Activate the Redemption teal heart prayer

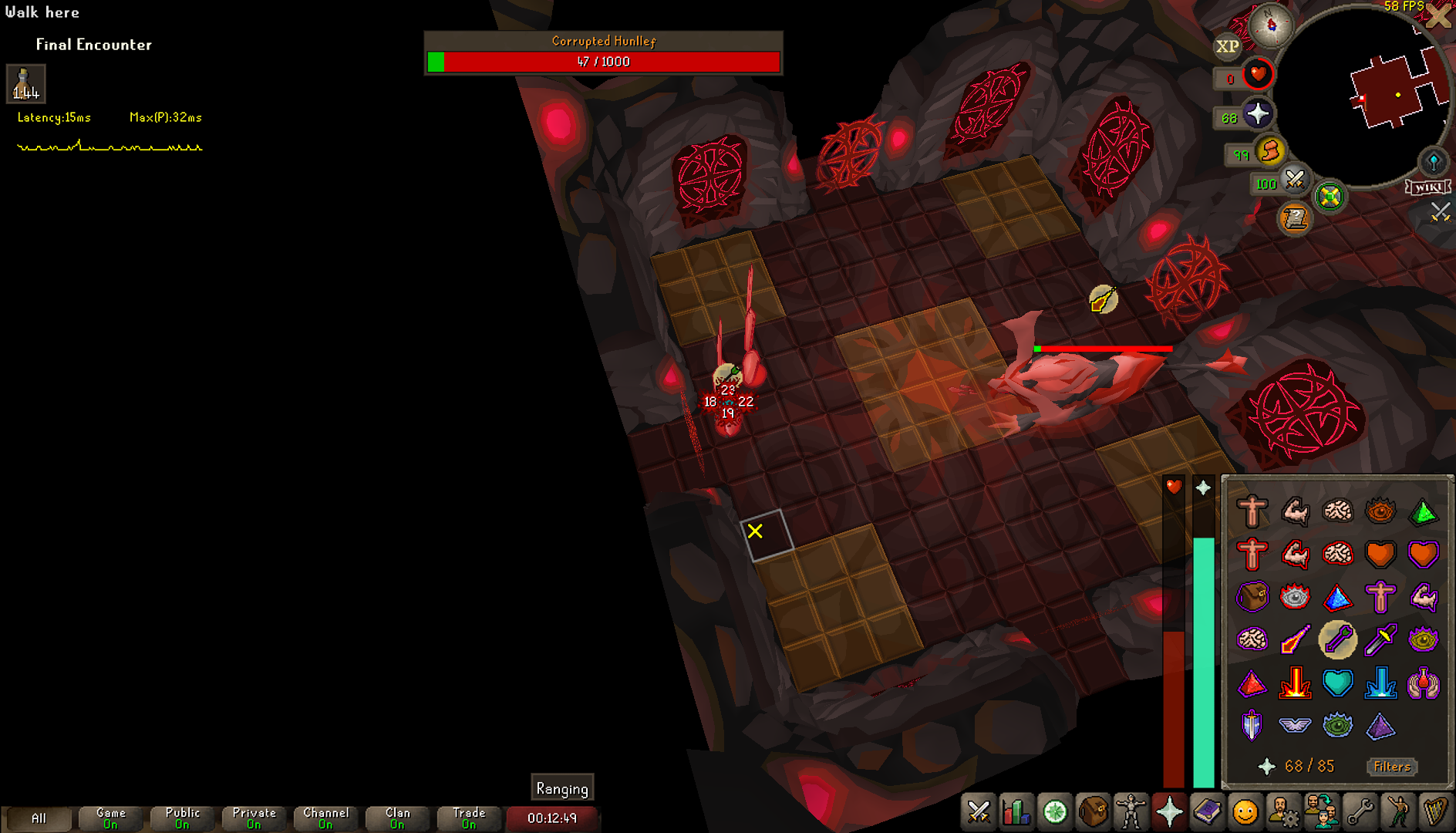tap(1337, 683)
